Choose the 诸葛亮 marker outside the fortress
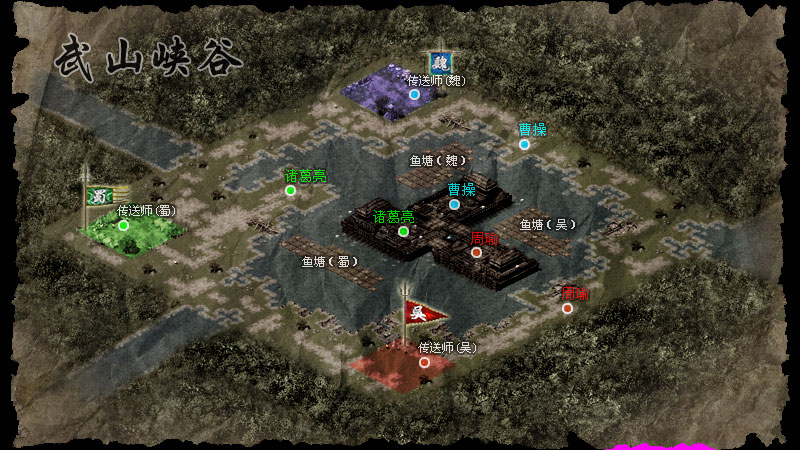The image size is (800, 450). 291,190
